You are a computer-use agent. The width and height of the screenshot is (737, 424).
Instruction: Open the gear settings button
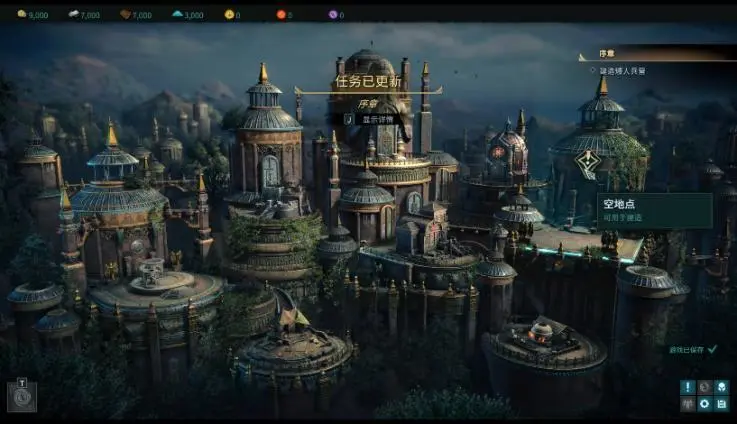(704, 404)
